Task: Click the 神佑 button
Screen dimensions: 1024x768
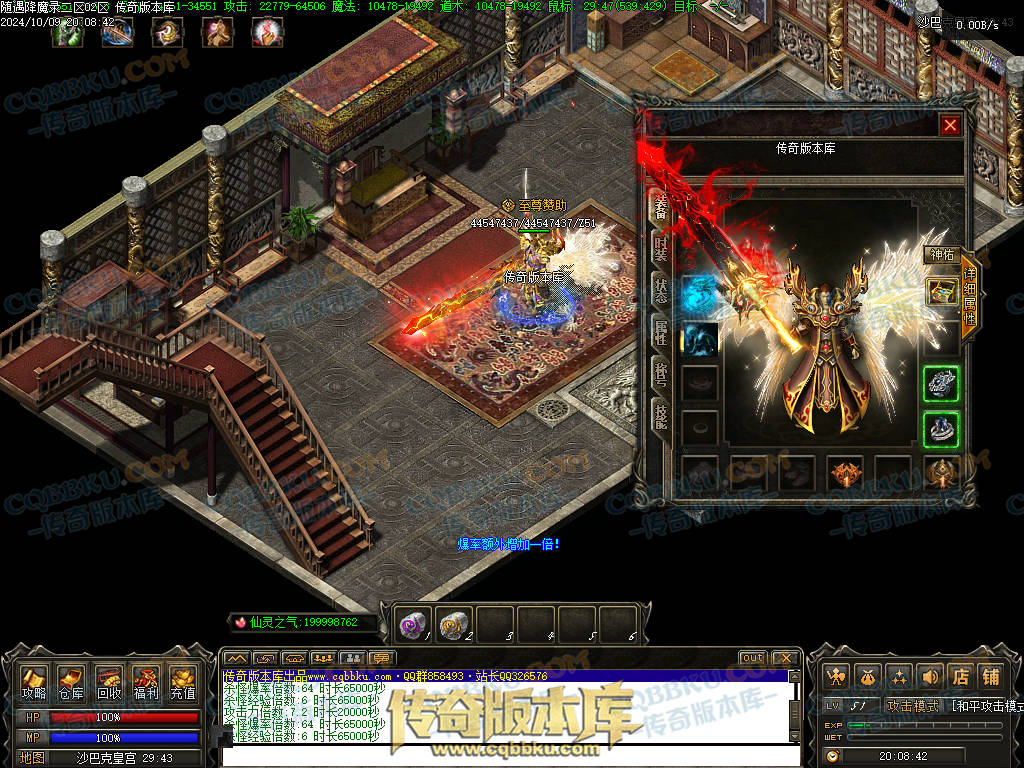Action: [942, 255]
